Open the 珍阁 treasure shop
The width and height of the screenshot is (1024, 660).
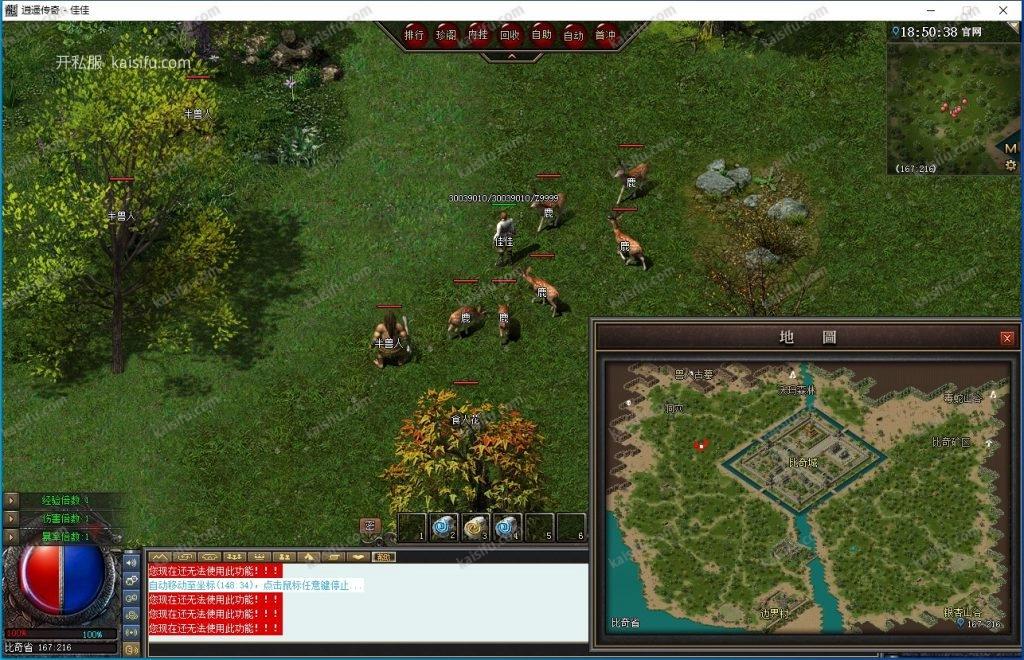pyautogui.click(x=447, y=35)
